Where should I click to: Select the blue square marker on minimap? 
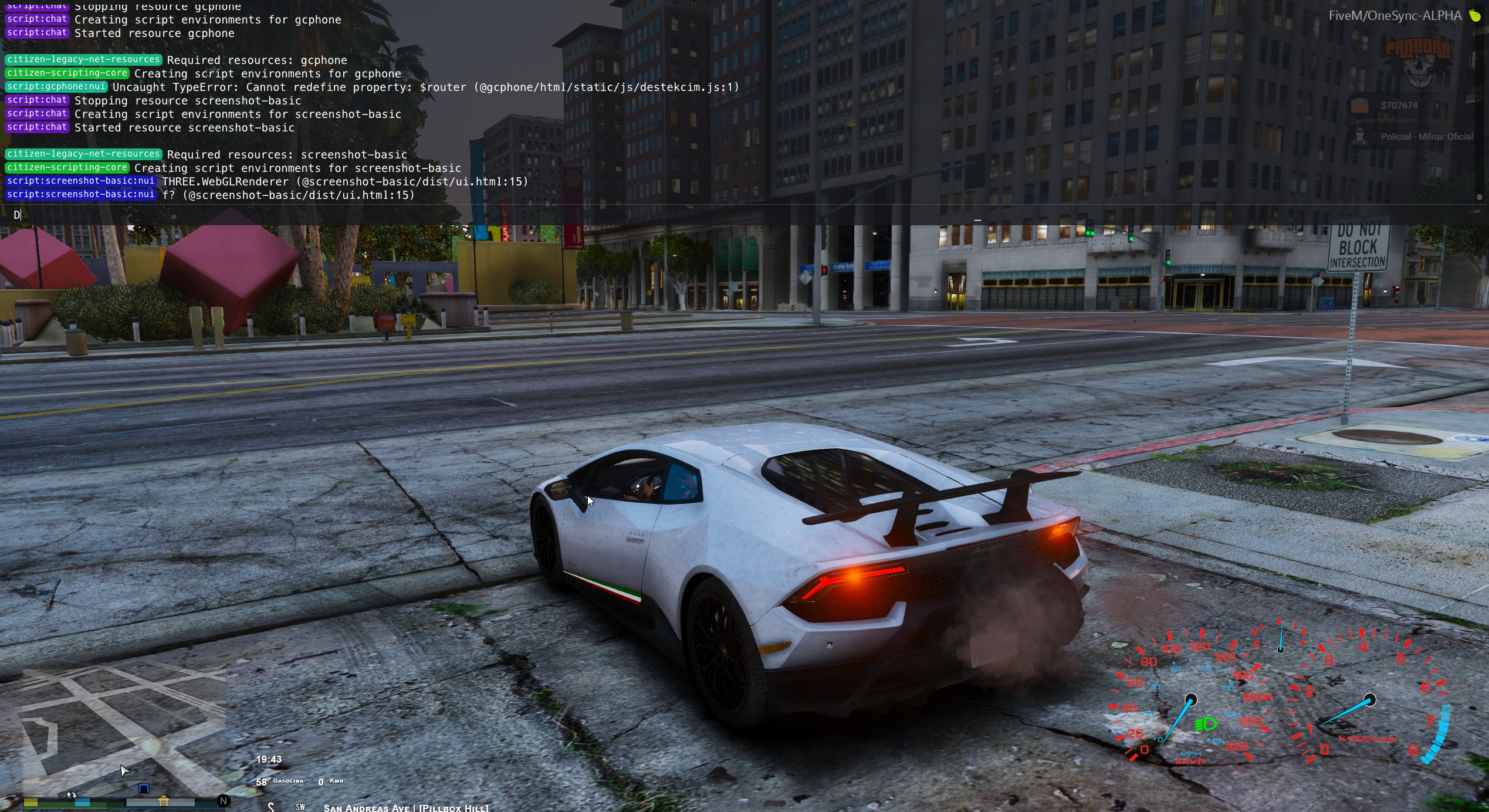[x=144, y=789]
